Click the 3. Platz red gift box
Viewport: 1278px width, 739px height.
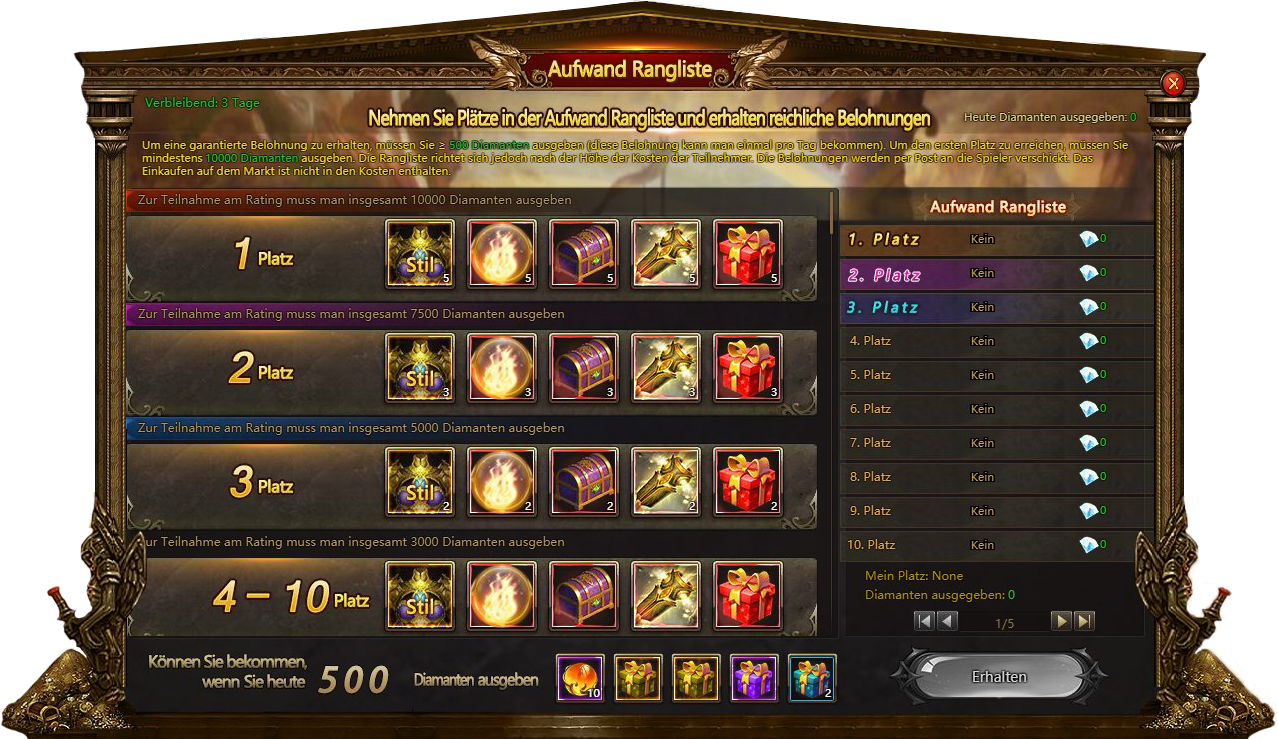(x=748, y=482)
